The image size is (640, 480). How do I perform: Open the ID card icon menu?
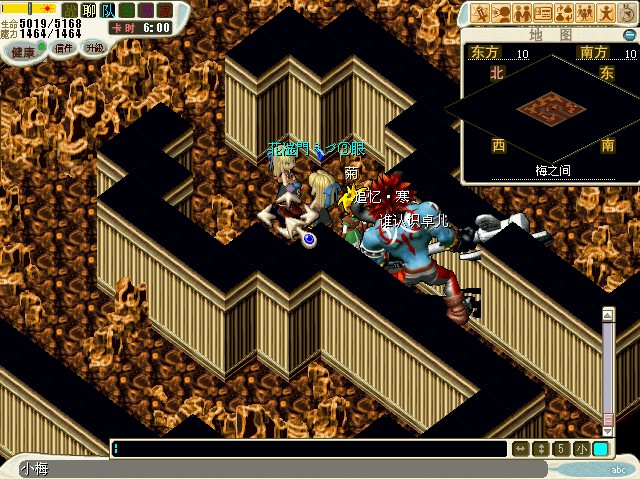[543, 13]
